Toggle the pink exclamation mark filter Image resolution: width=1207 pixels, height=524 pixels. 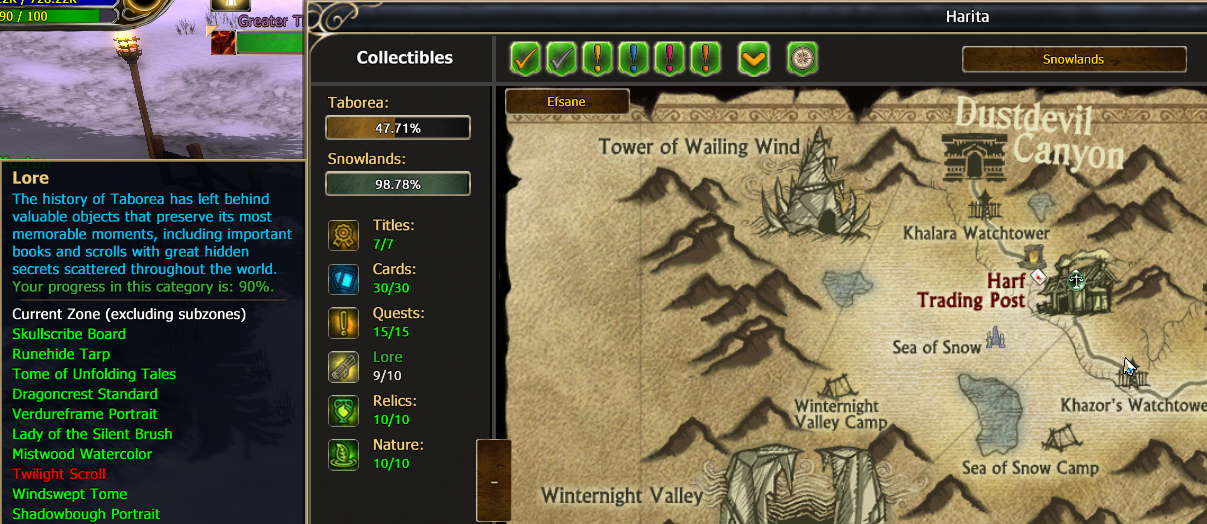pos(670,58)
